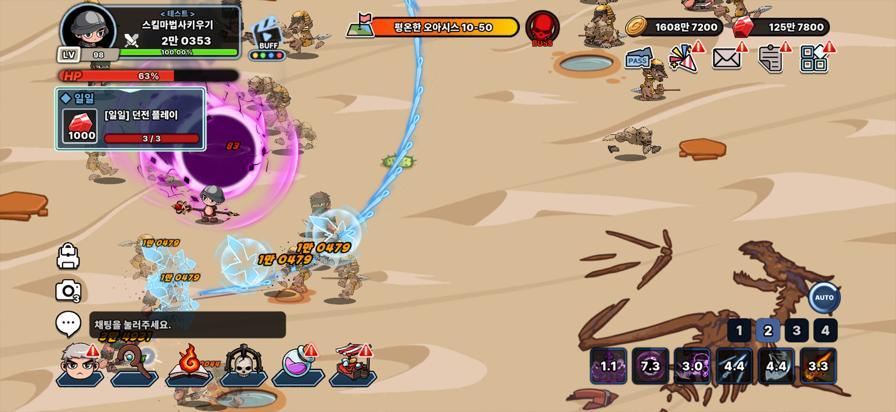Open the scroll document icon
Screen dimensions: 896x412
pos(770,58)
